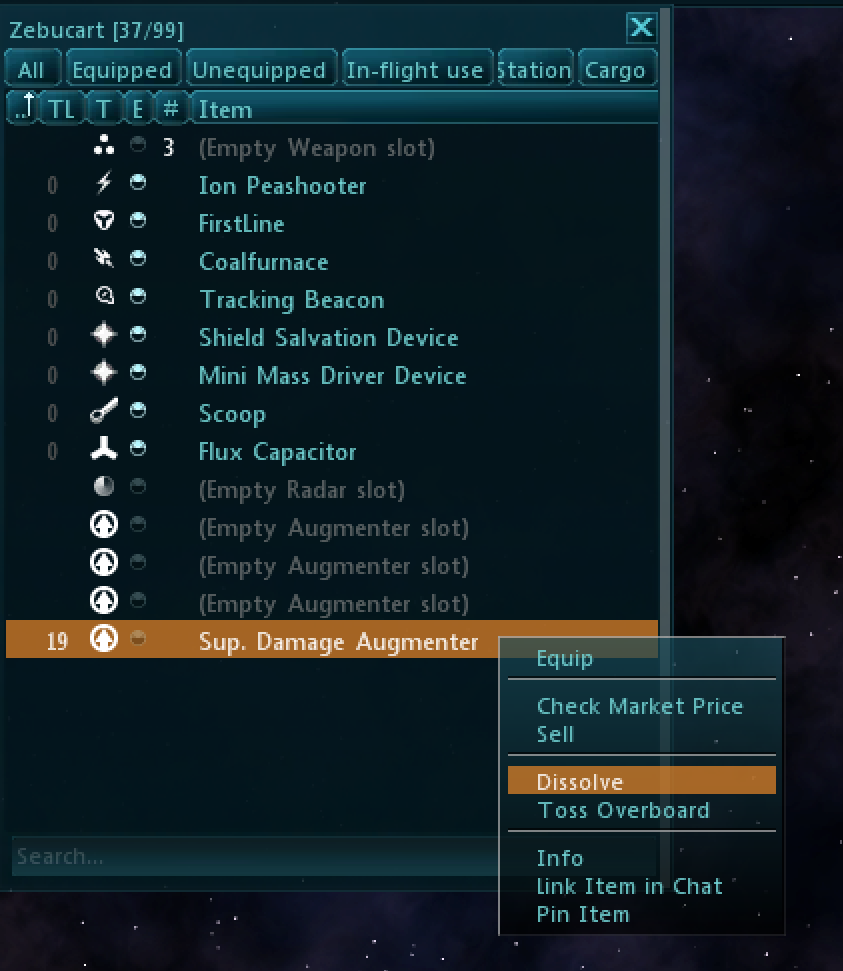Close the Zebucart inventory window
843x971 pixels.
pyautogui.click(x=640, y=28)
